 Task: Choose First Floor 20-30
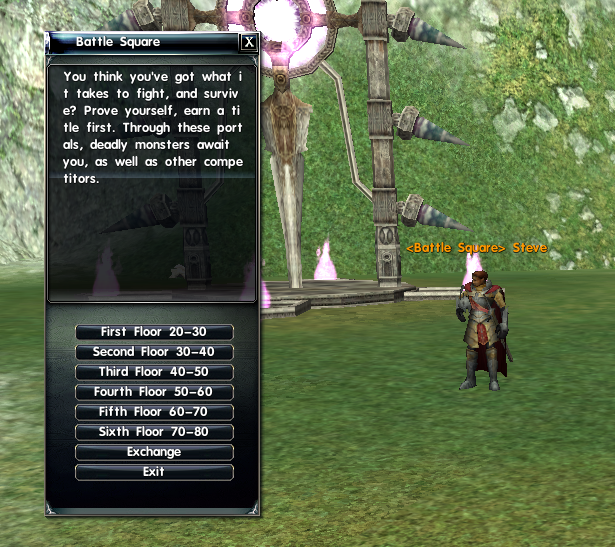pos(154,332)
